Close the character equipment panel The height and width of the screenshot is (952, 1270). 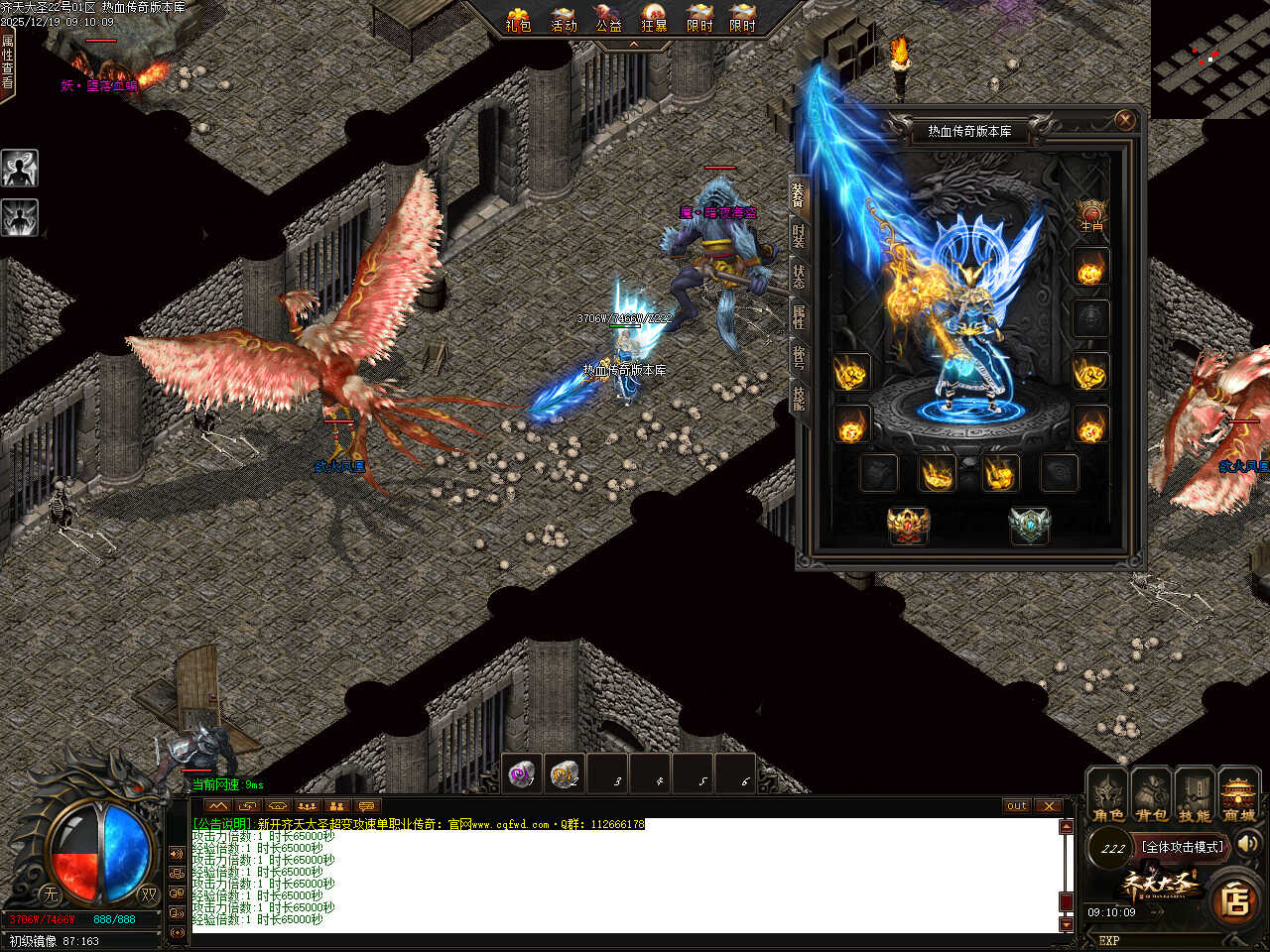[1124, 120]
